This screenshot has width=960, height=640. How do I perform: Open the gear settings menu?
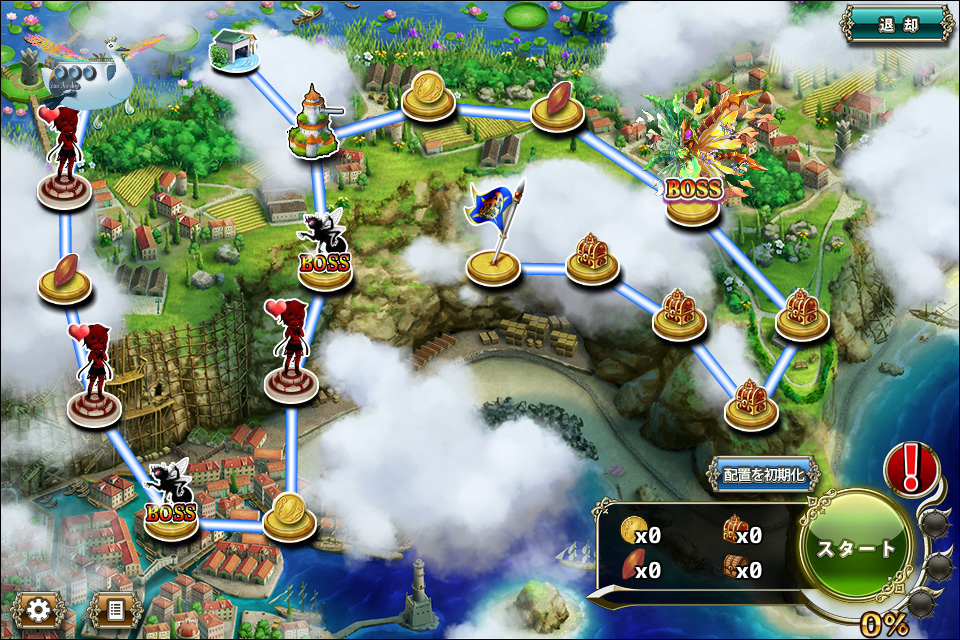coord(39,610)
